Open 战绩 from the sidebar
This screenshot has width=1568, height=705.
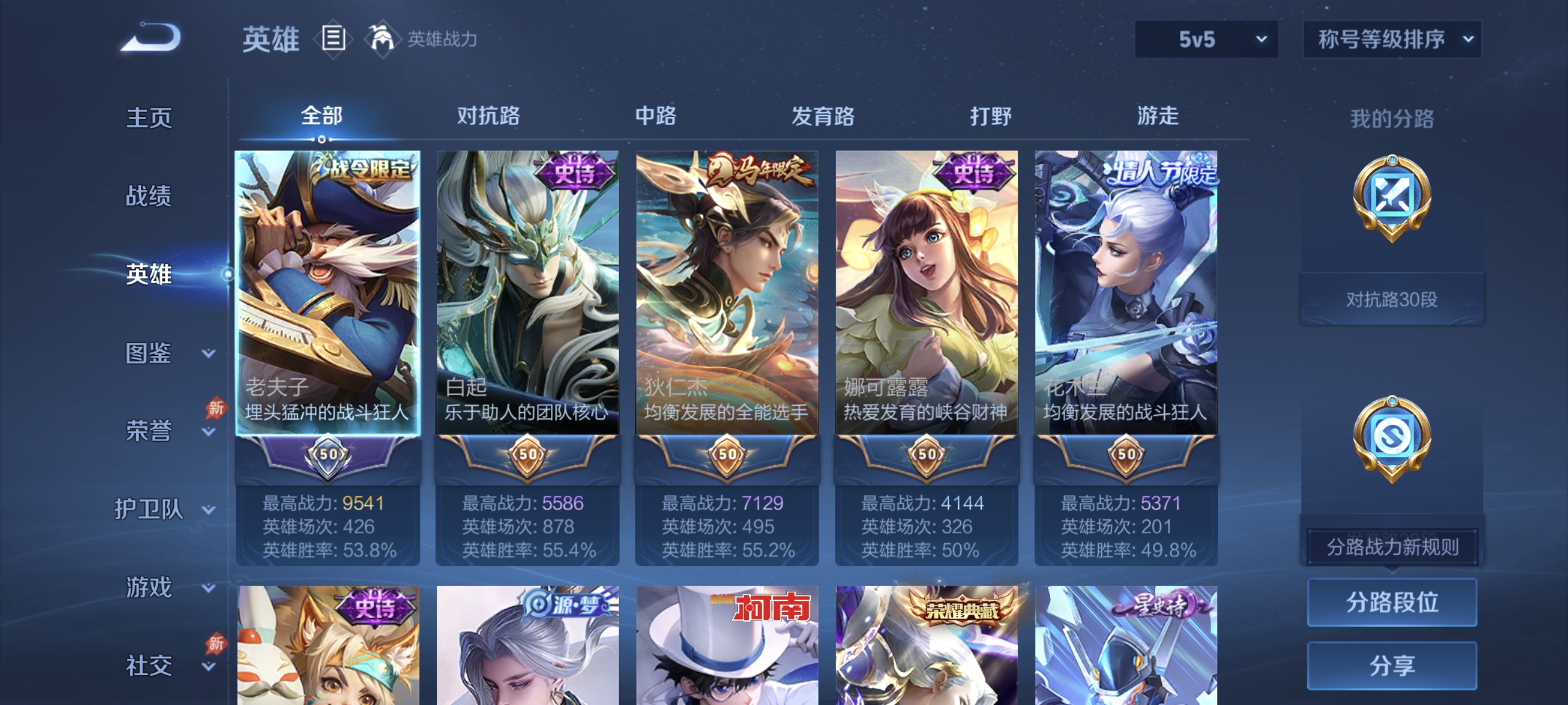click(148, 196)
